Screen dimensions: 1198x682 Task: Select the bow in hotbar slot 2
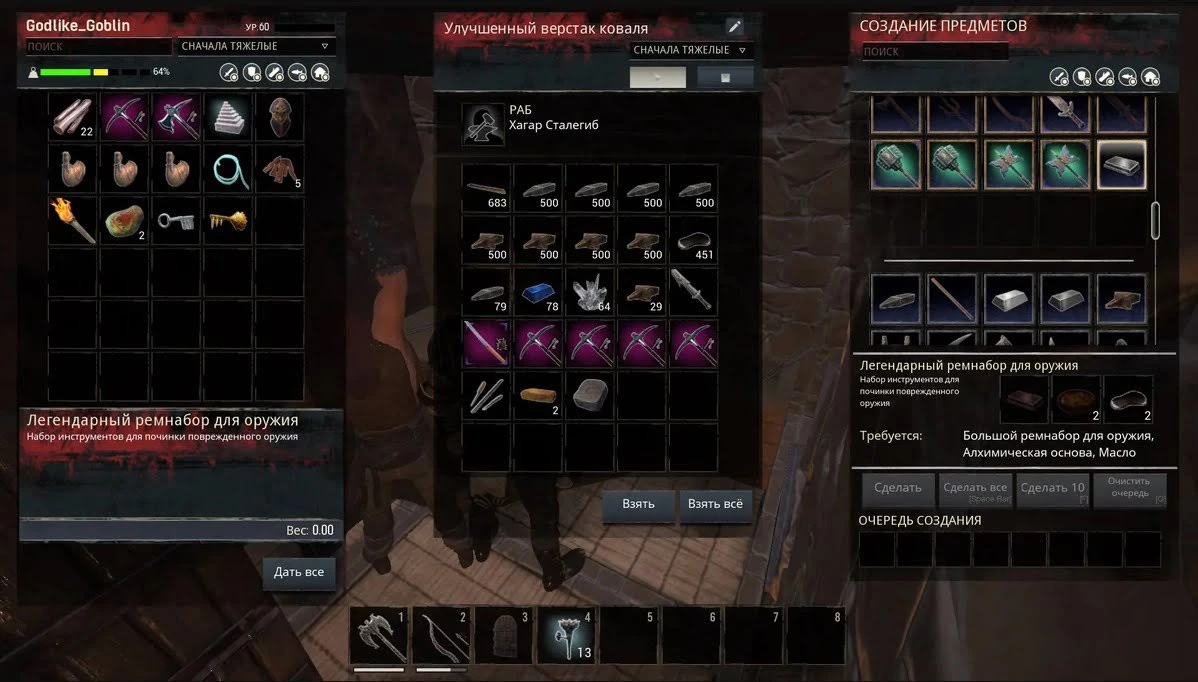441,633
